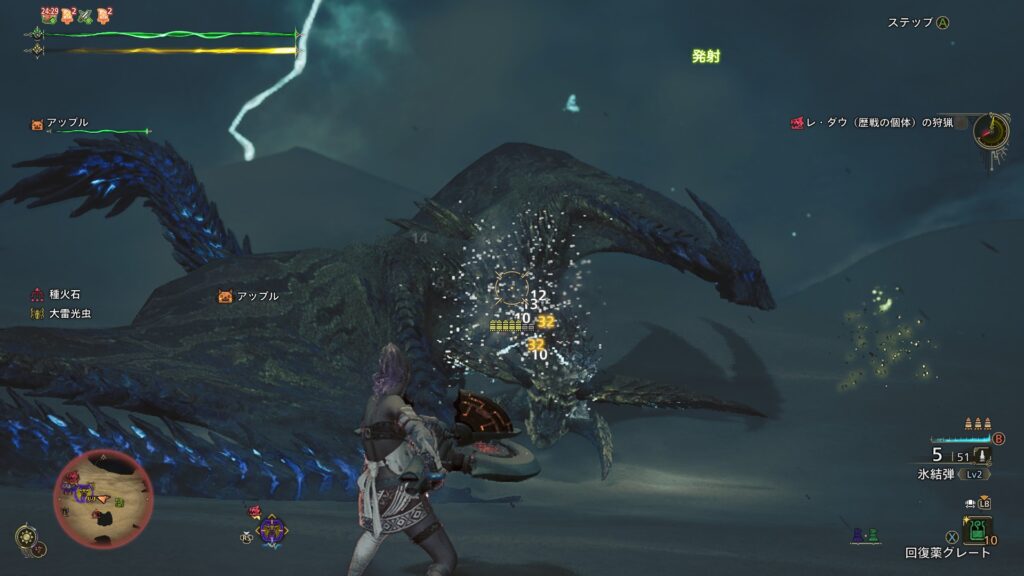Click the round compass icon beside minimap
The width and height of the screenshot is (1024, 576).
[28, 537]
